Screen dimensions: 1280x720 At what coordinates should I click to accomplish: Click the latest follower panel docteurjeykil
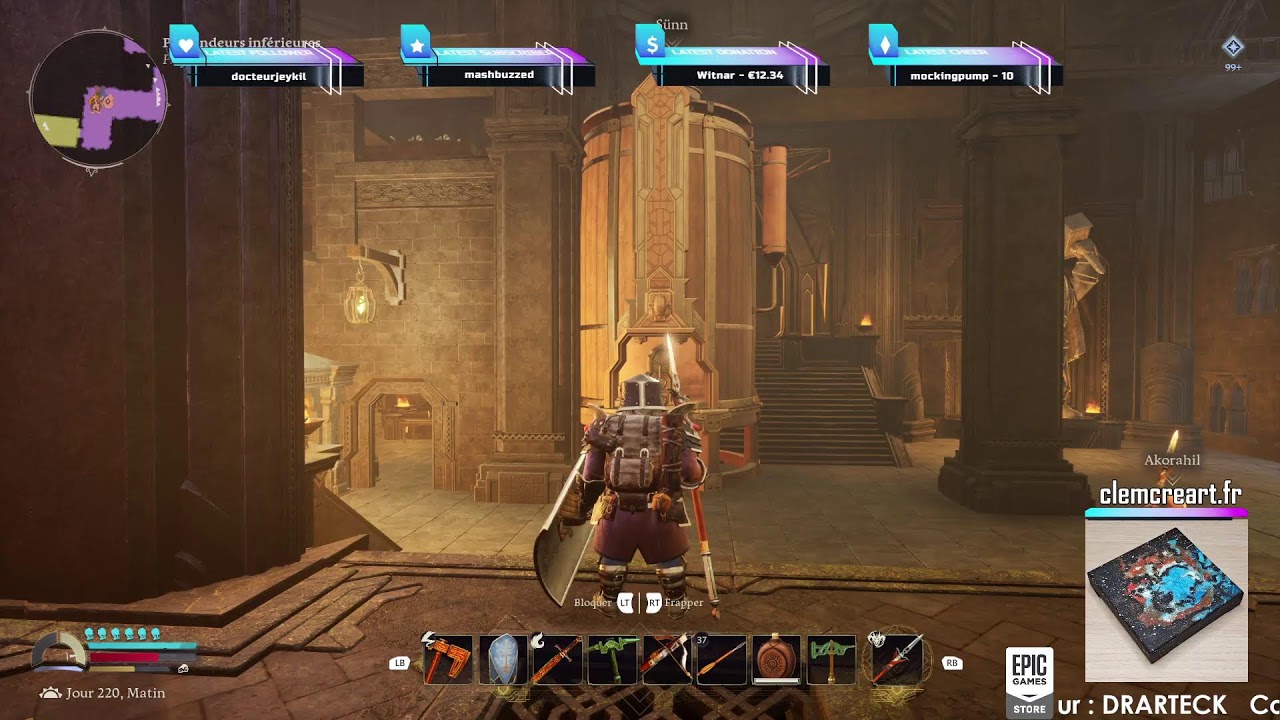pyautogui.click(x=268, y=74)
